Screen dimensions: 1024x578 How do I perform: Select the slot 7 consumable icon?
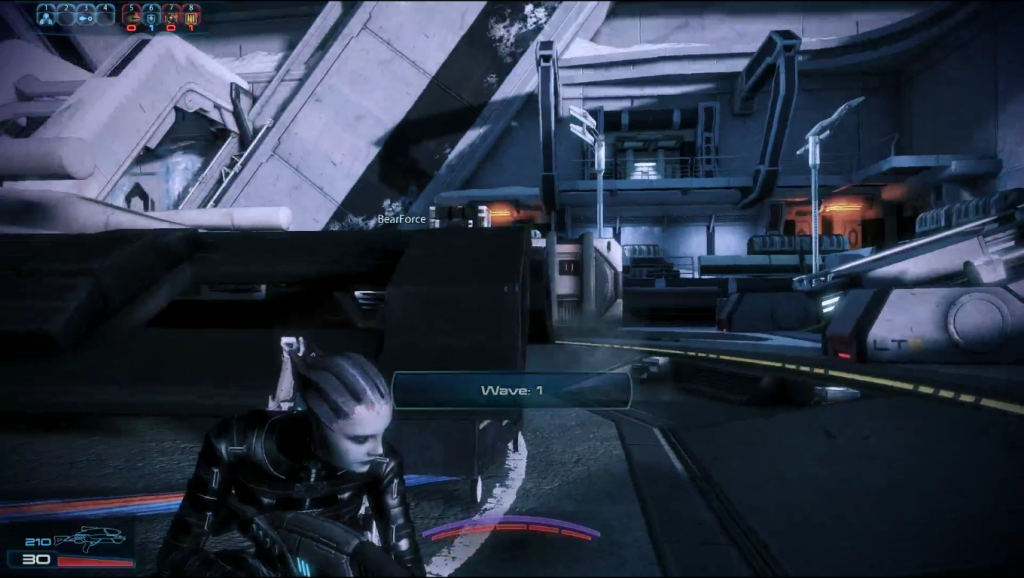pyautogui.click(x=171, y=16)
